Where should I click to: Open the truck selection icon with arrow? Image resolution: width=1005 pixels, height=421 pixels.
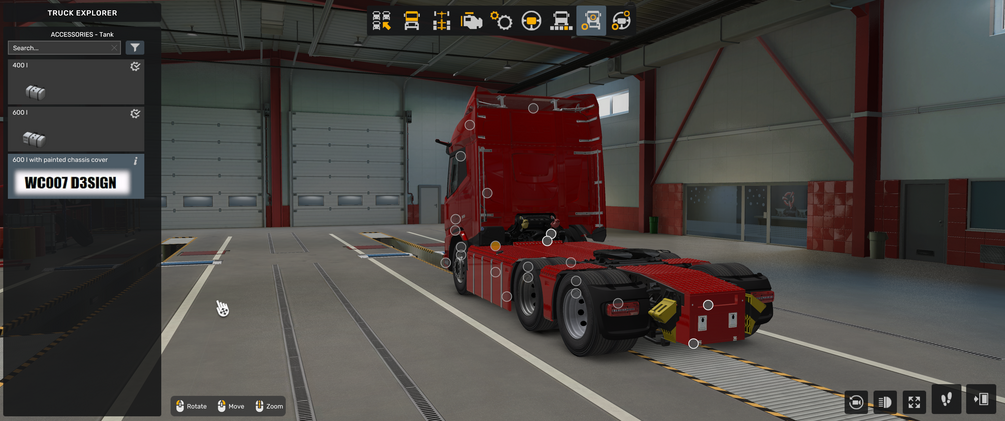point(381,21)
